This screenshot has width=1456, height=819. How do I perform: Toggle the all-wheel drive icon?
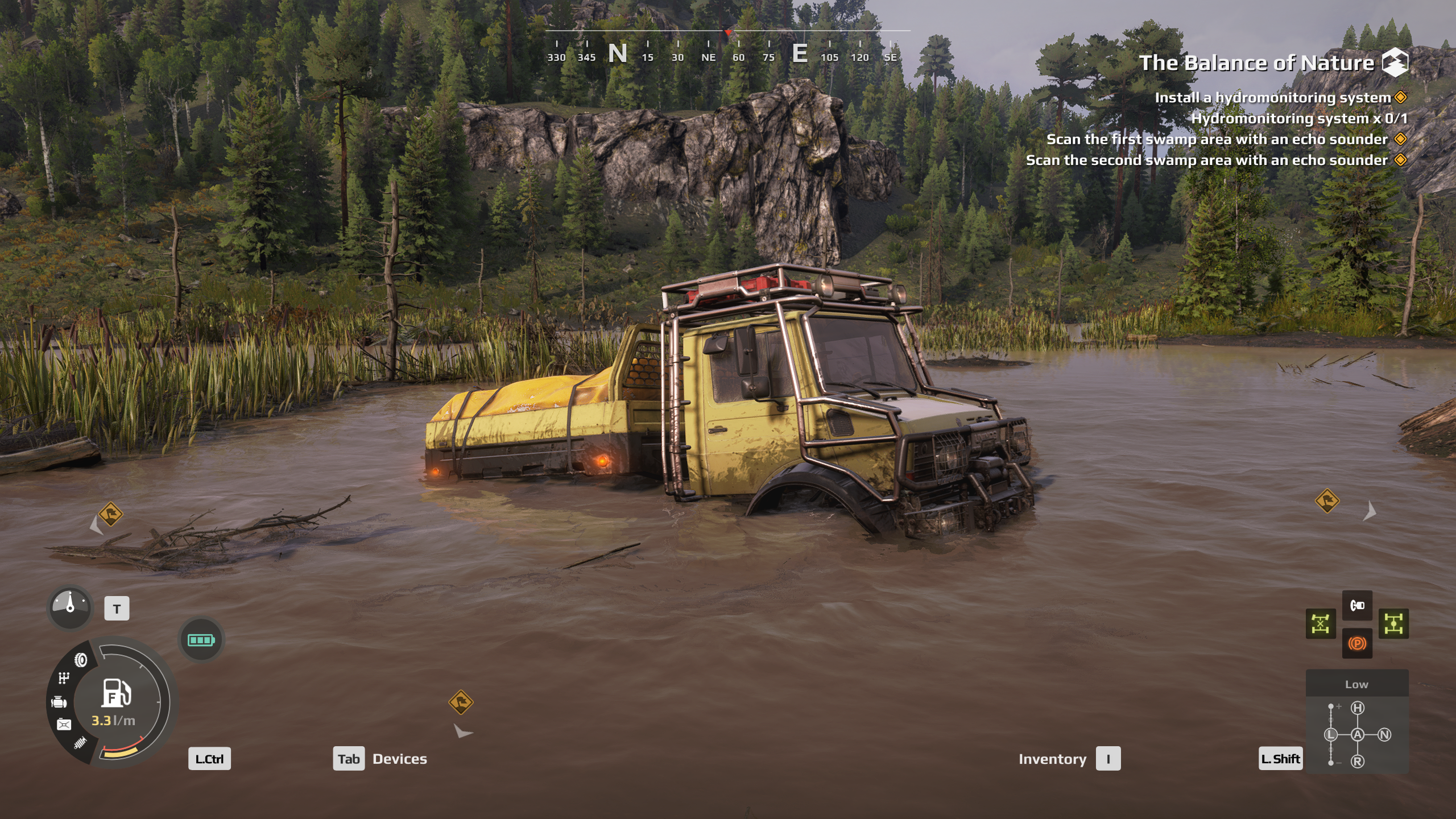pyautogui.click(x=1393, y=624)
